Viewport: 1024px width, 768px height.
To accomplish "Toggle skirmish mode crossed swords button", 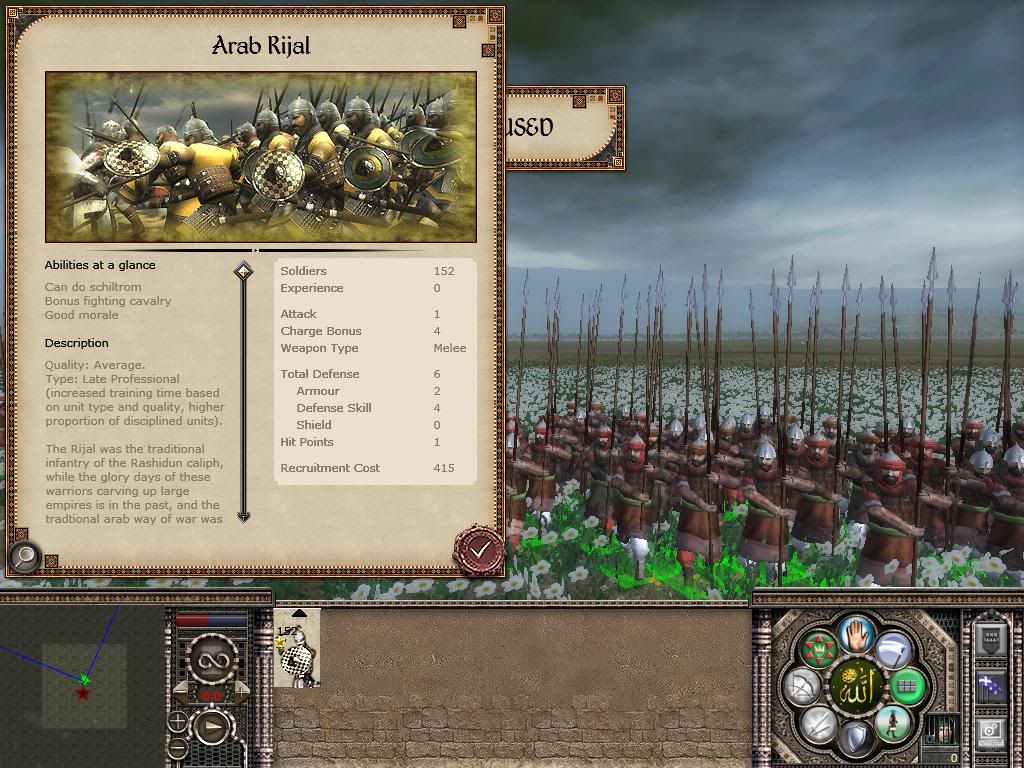I will tap(819, 722).
